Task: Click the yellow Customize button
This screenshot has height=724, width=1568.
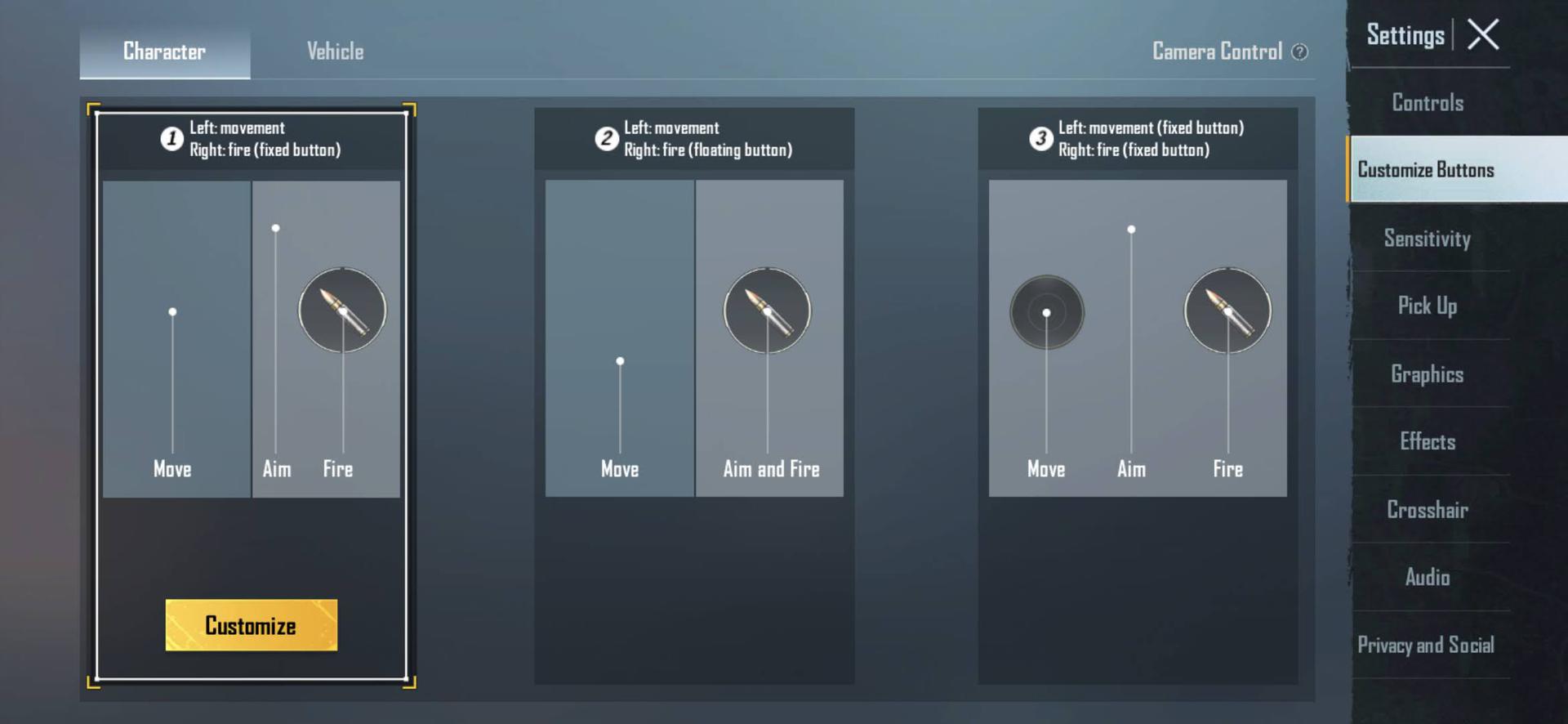Action: 251,625
